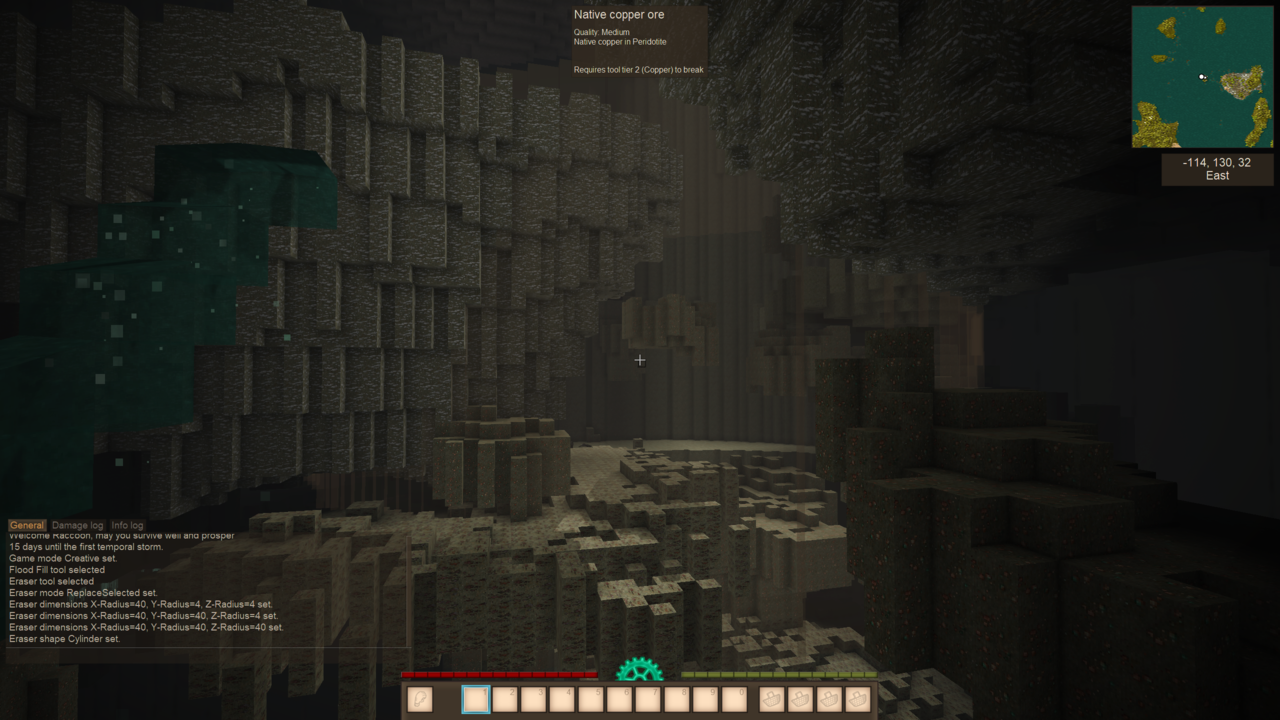This screenshot has height=720, width=1280.
Task: Click the chat input line below messages
Action: (x=205, y=656)
